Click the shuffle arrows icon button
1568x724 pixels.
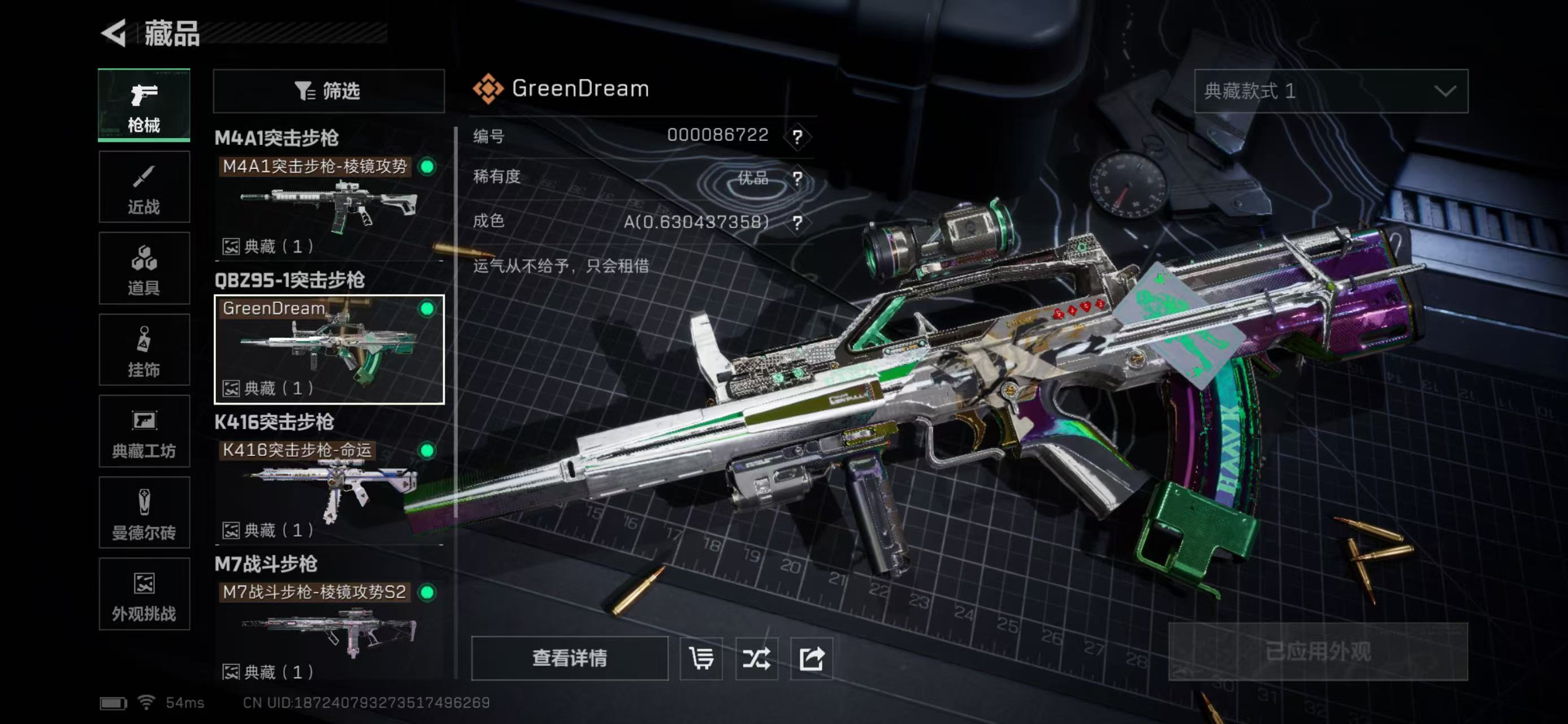pyautogui.click(x=756, y=658)
